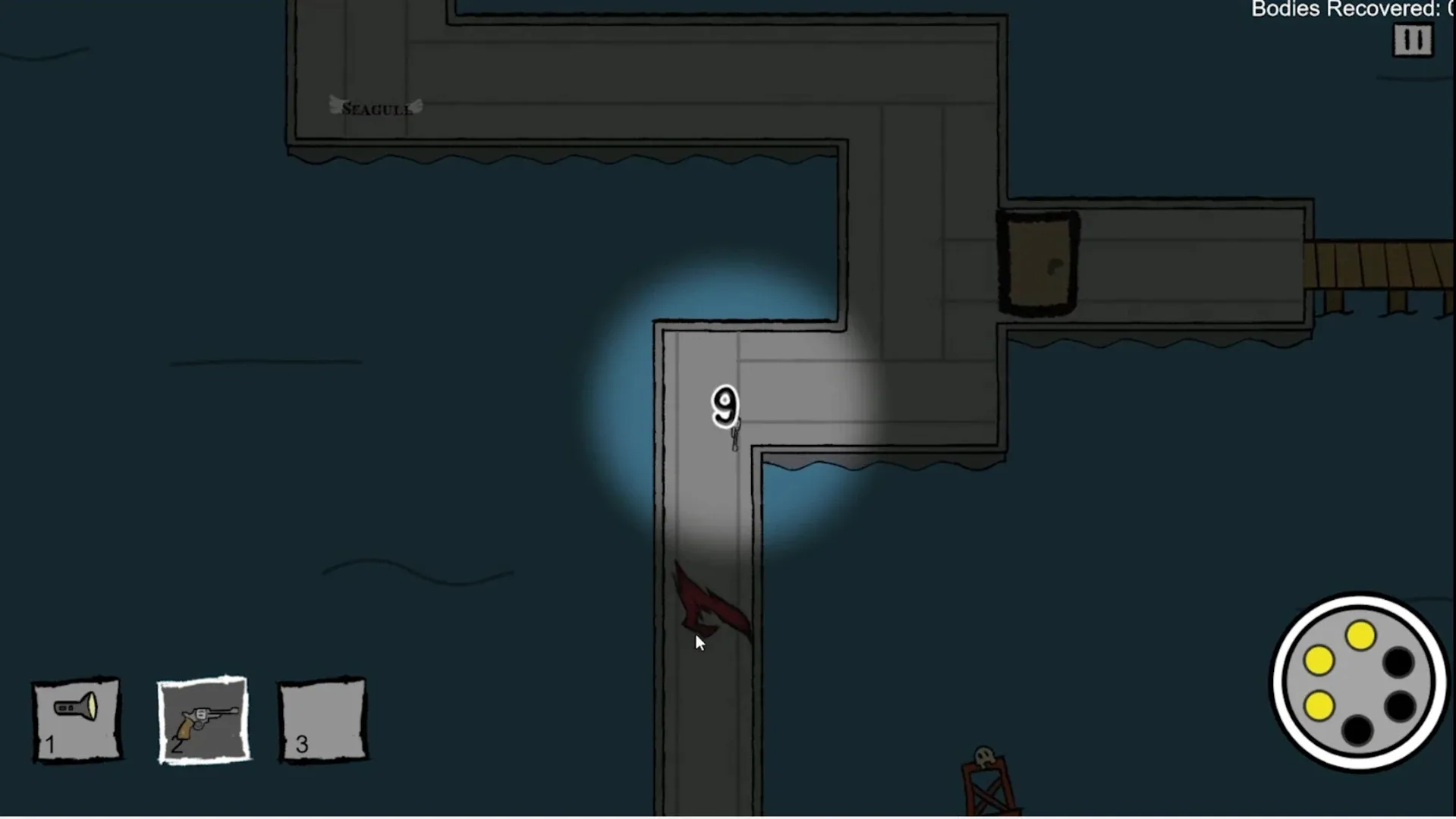Select the flashlight in inventory slot 1

tap(75, 717)
